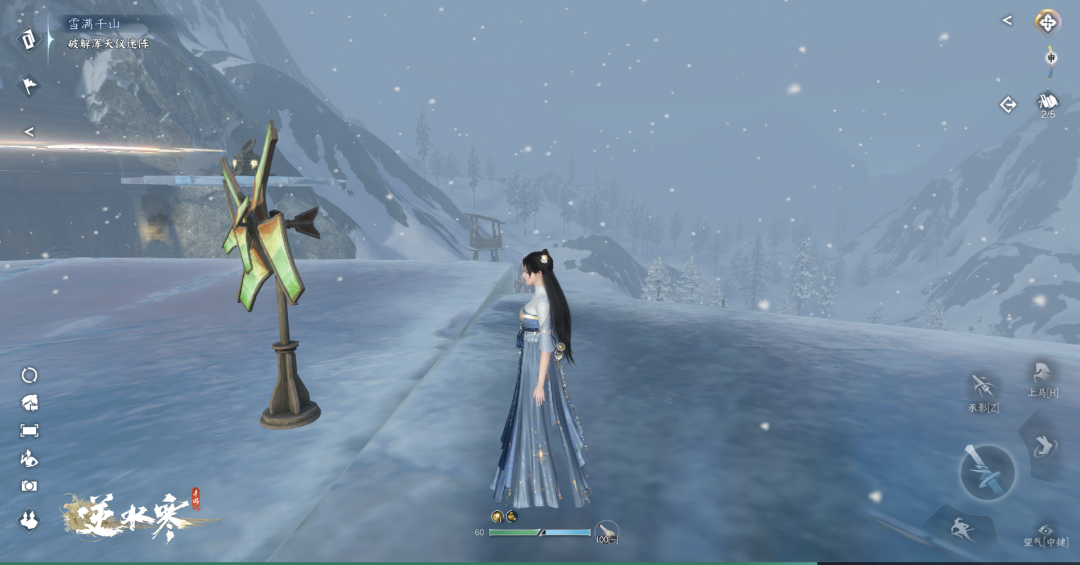Mount the horse with 上马 button
This screenshot has width=1080, height=565.
click(1040, 376)
